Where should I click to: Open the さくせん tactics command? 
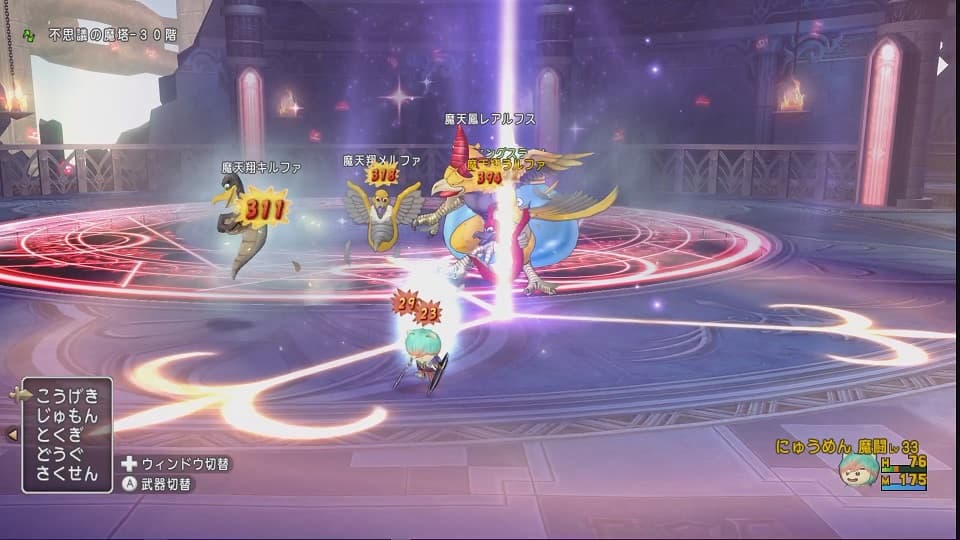[x=67, y=474]
